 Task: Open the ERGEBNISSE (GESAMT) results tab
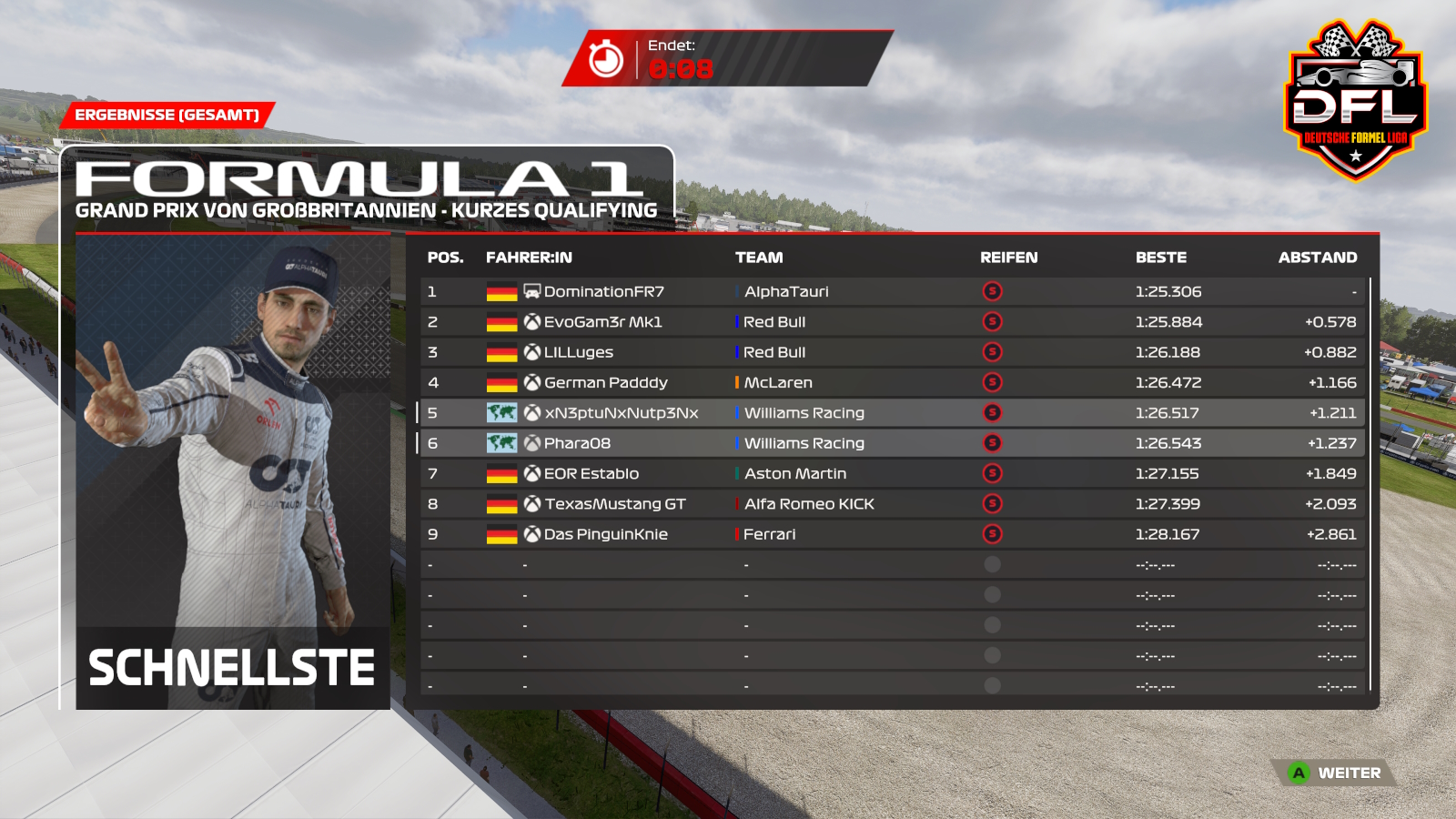[167, 115]
